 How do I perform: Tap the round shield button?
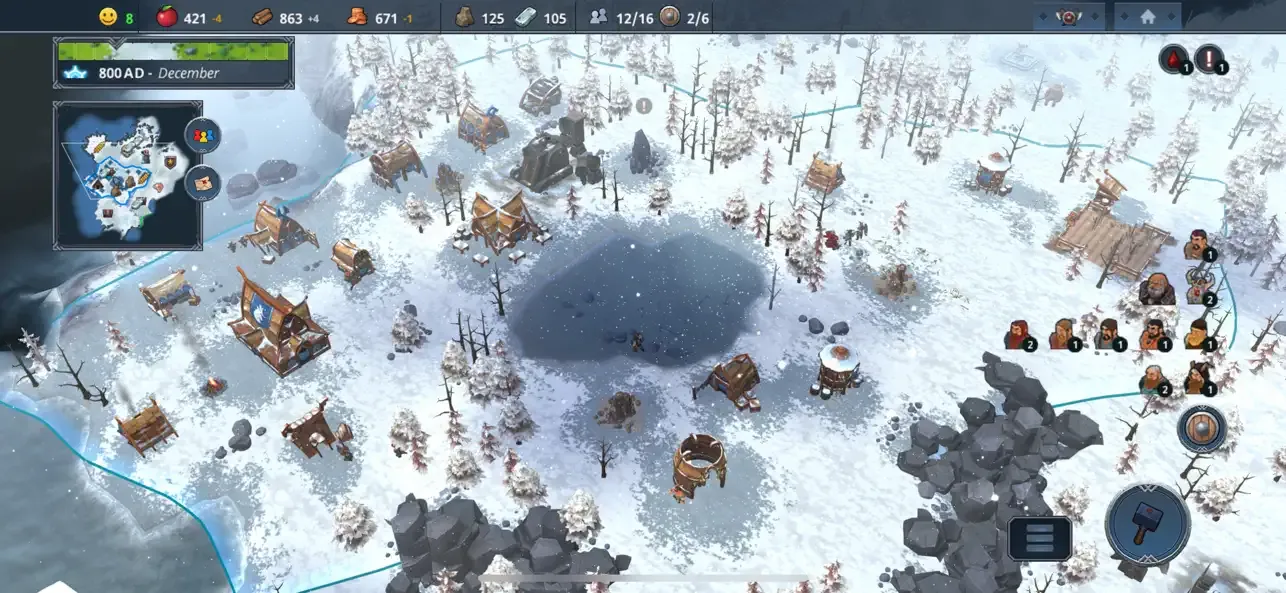tap(1200, 429)
